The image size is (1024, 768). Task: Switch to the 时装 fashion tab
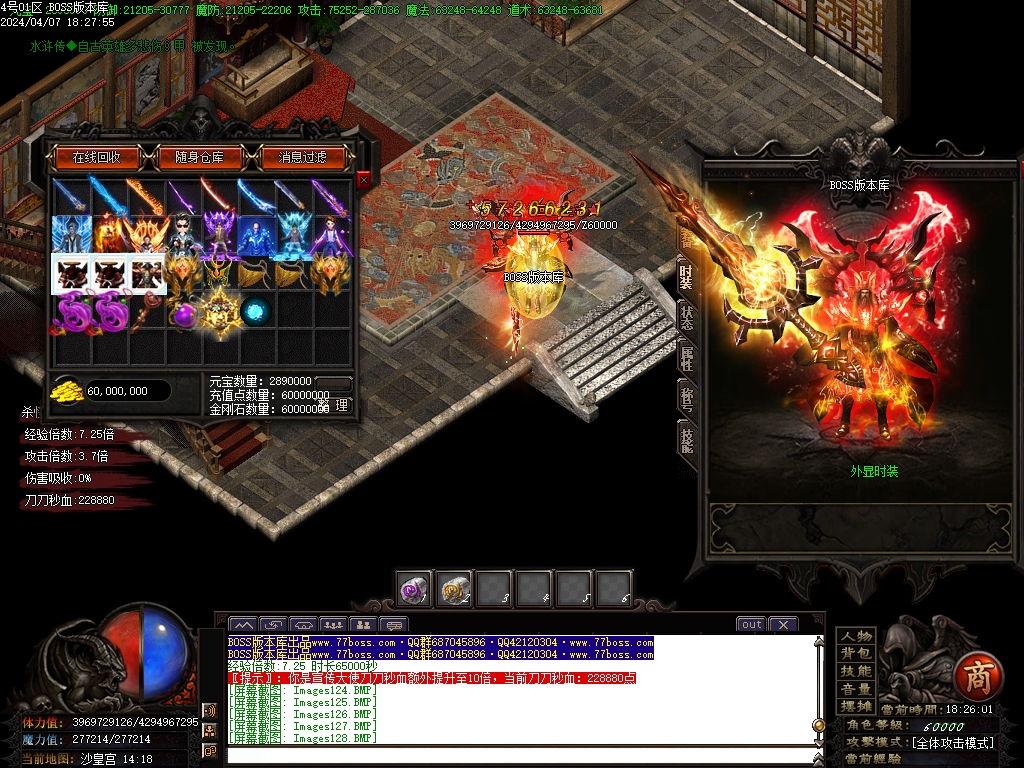pos(686,276)
